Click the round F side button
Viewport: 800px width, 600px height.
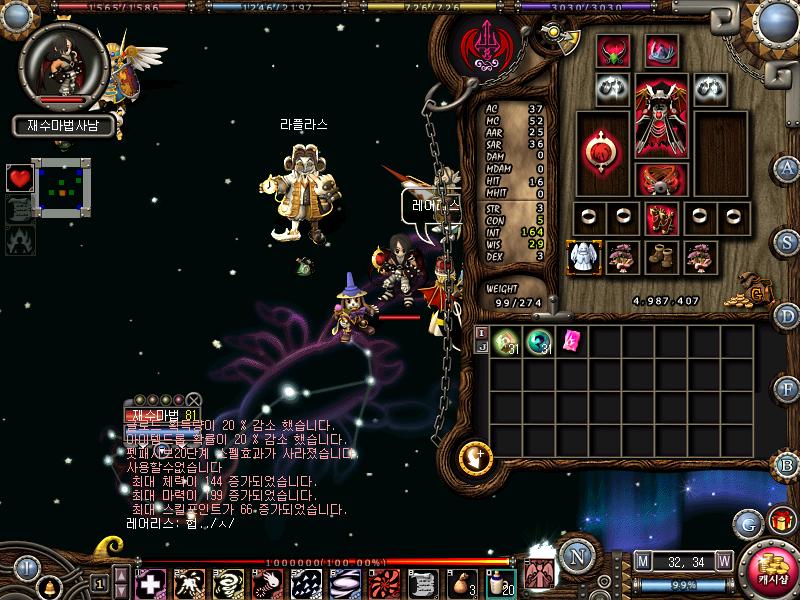788,389
